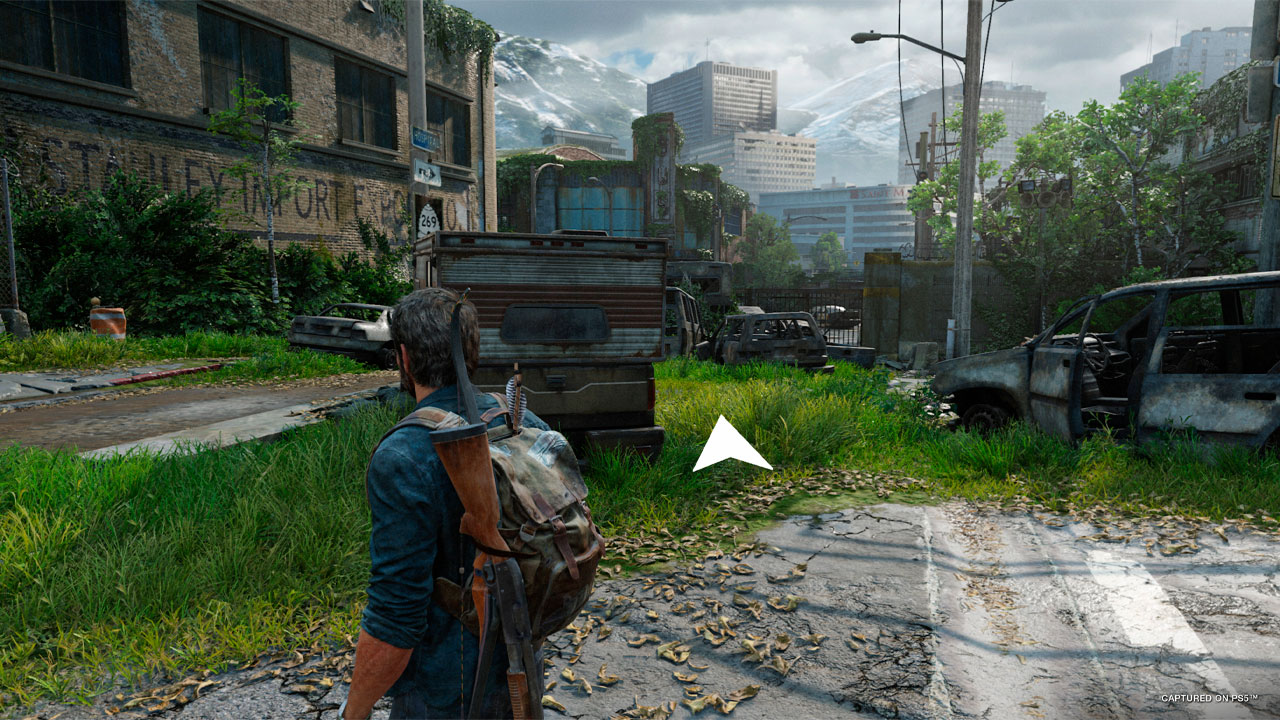Image resolution: width=1280 pixels, height=720 pixels.
Task: Click the white navigation direction arrow
Action: pyautogui.click(x=729, y=446)
